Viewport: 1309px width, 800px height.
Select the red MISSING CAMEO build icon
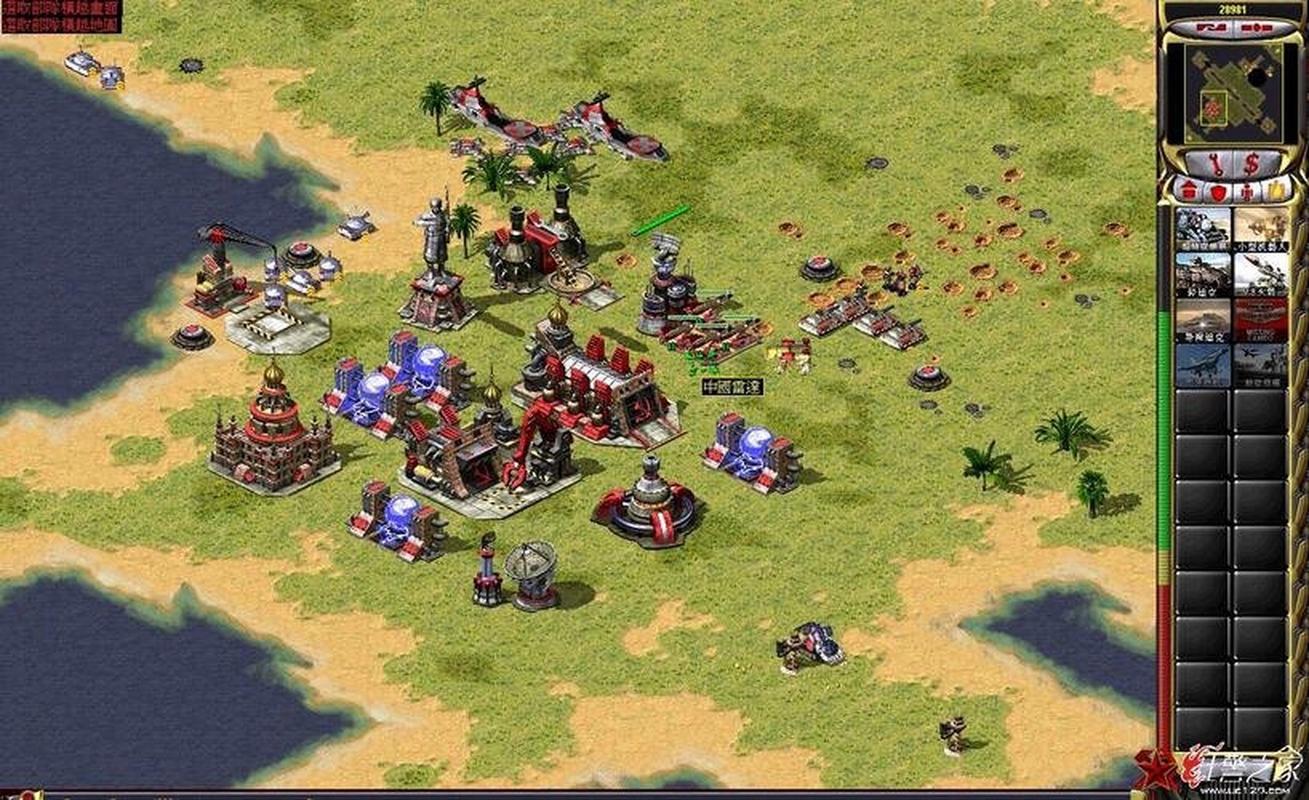tap(1260, 320)
